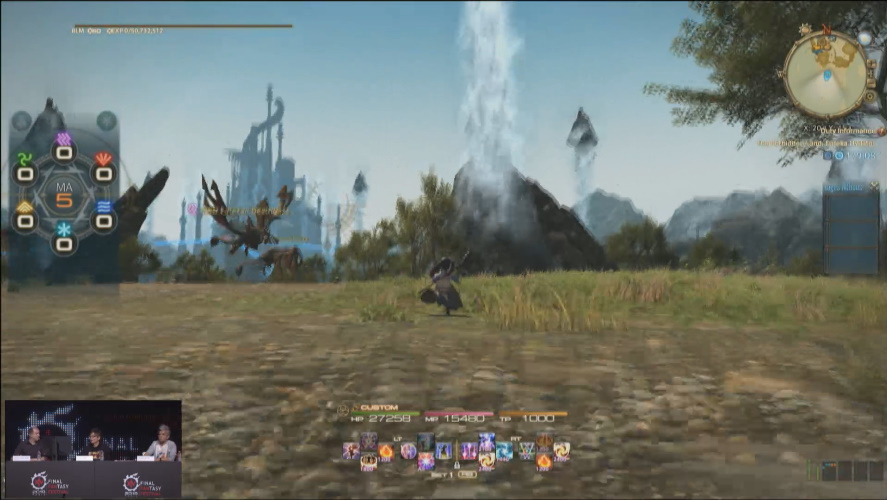Select the yellow earth element on the Magia Board
The image size is (887, 500).
pos(24,208)
